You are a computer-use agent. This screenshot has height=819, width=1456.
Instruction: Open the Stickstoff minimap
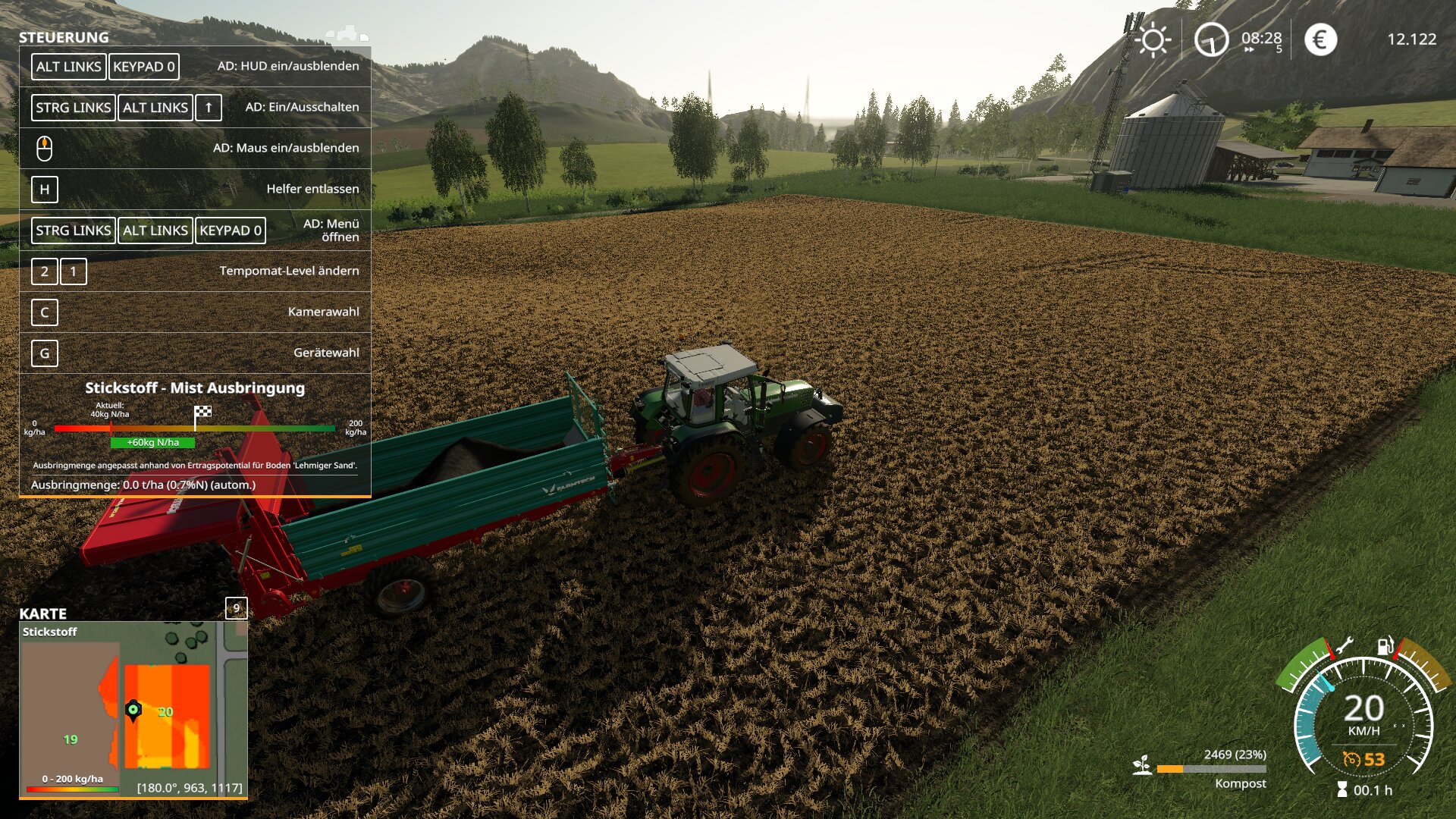click(x=133, y=709)
